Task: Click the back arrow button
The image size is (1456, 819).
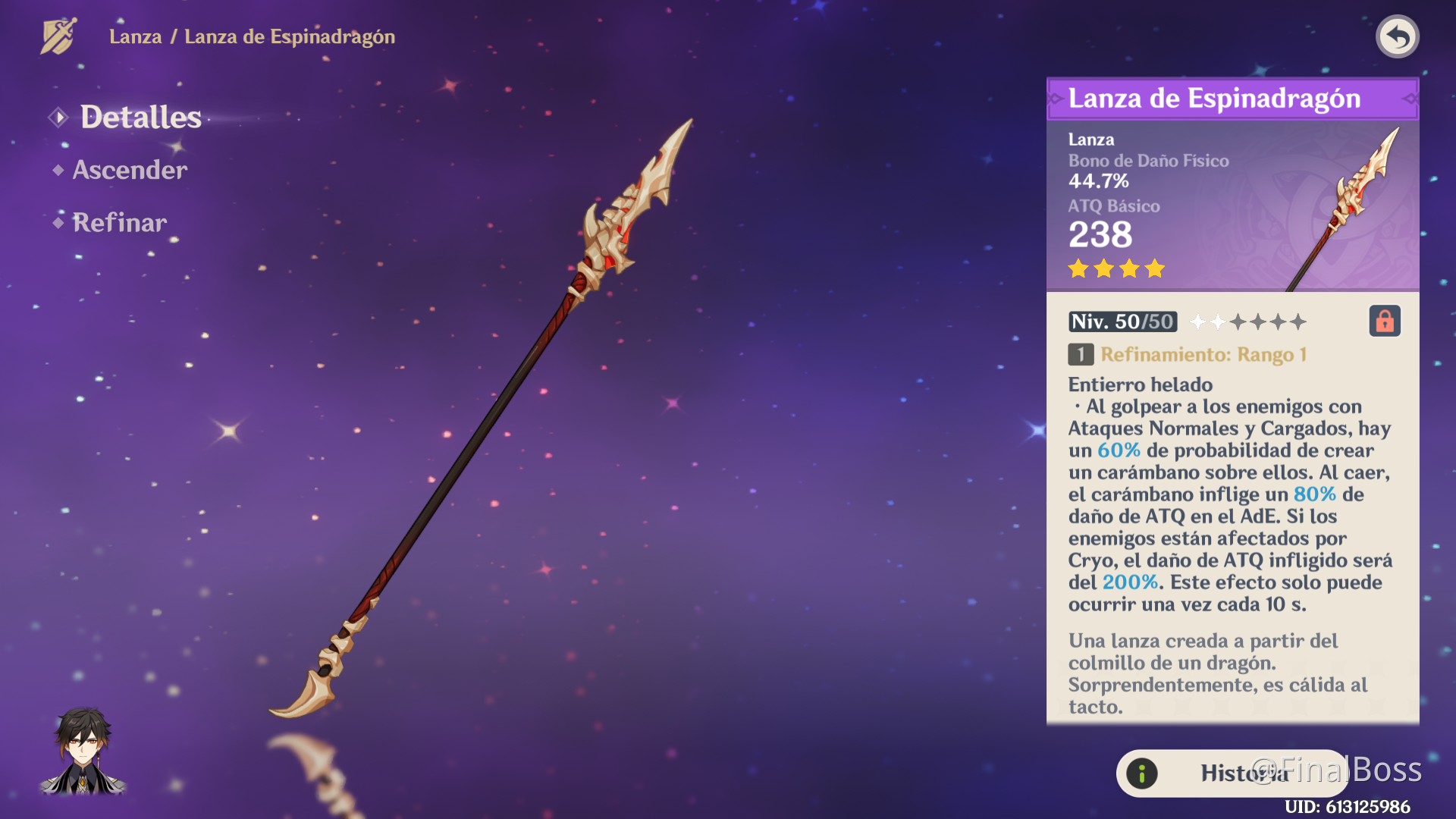Action: pos(1398,36)
